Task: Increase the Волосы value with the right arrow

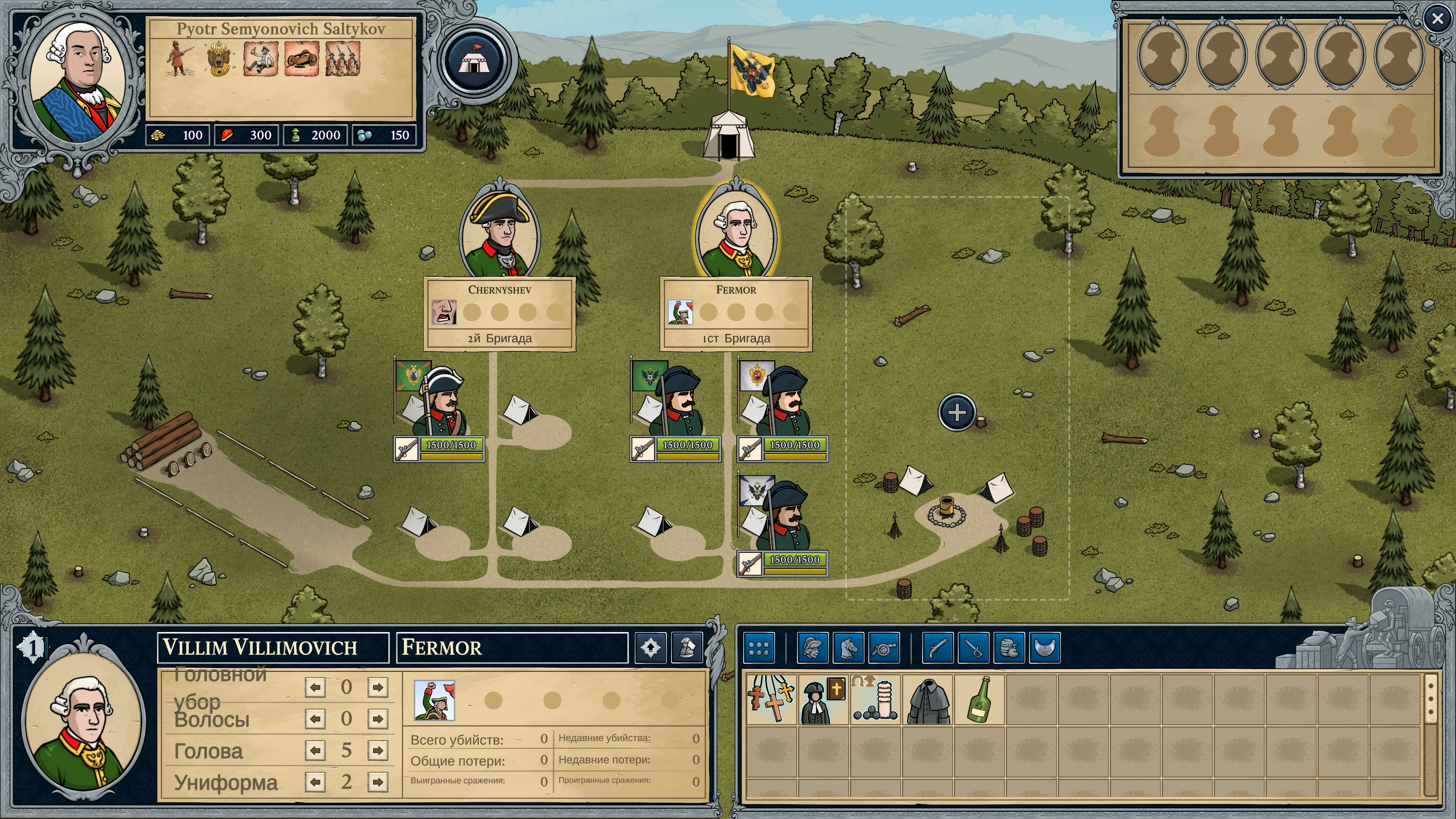Action: tap(377, 719)
